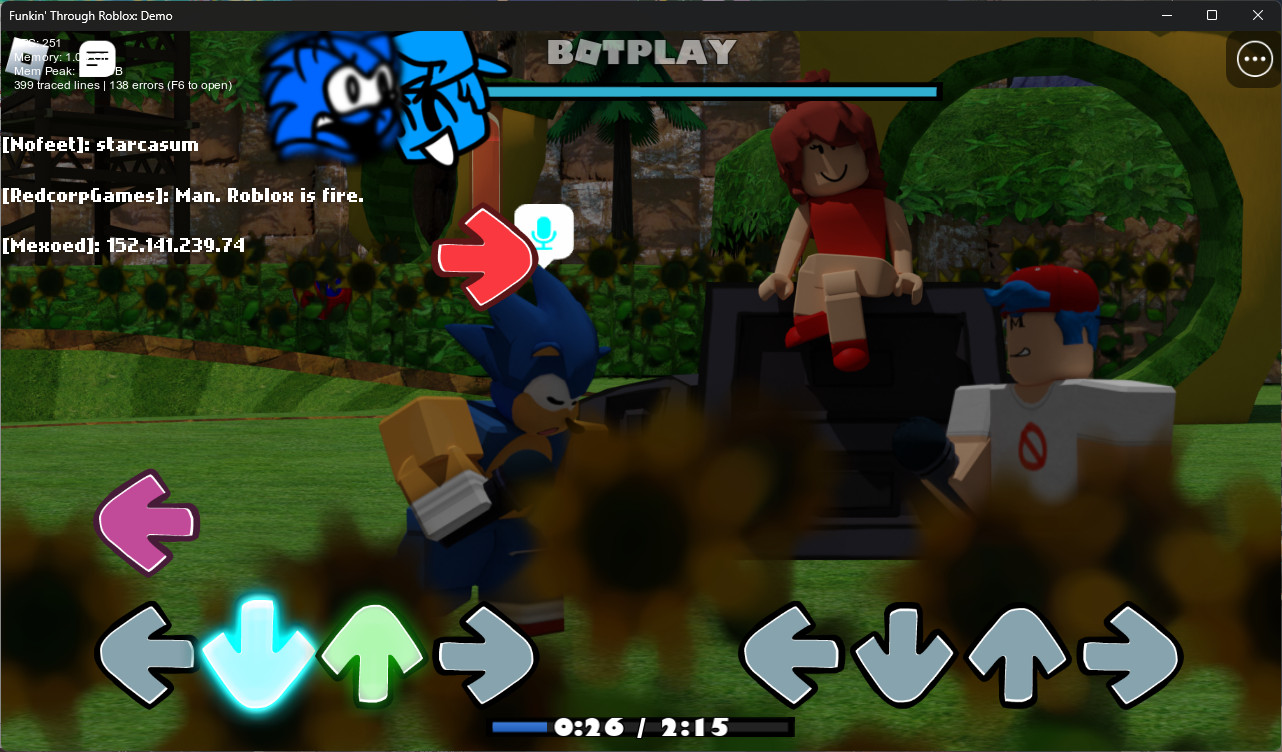The height and width of the screenshot is (752, 1282).
Task: Click the cyan health bar
Action: (713, 91)
